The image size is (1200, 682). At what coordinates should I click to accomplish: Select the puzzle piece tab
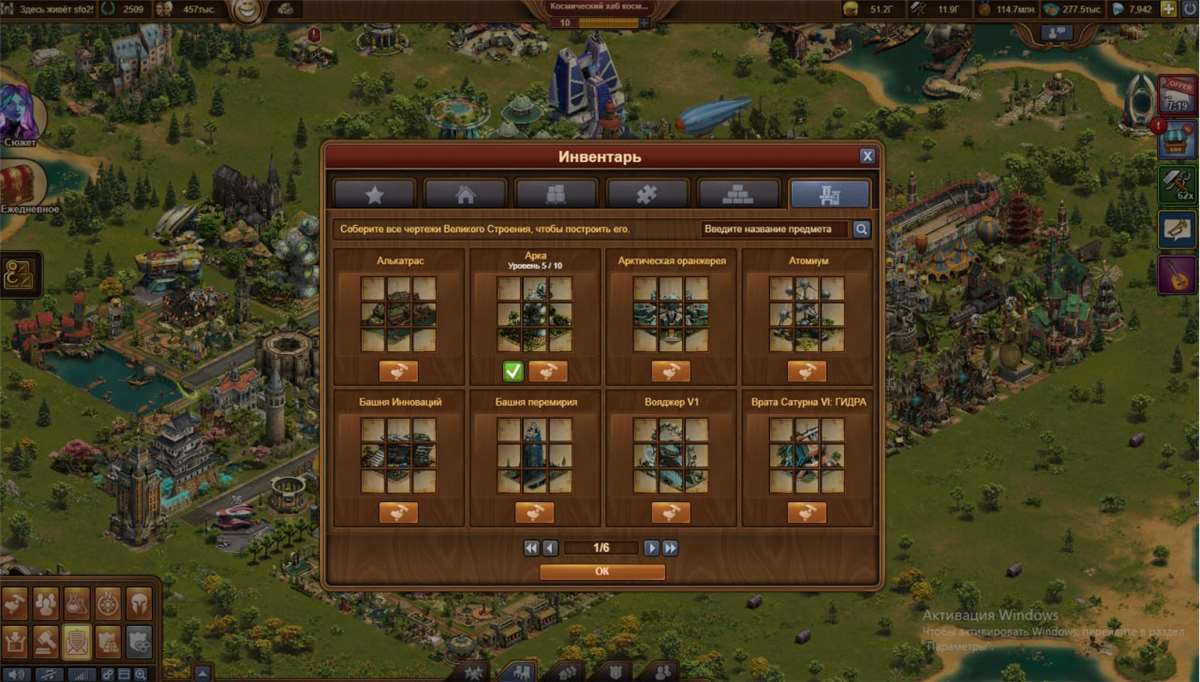point(647,194)
